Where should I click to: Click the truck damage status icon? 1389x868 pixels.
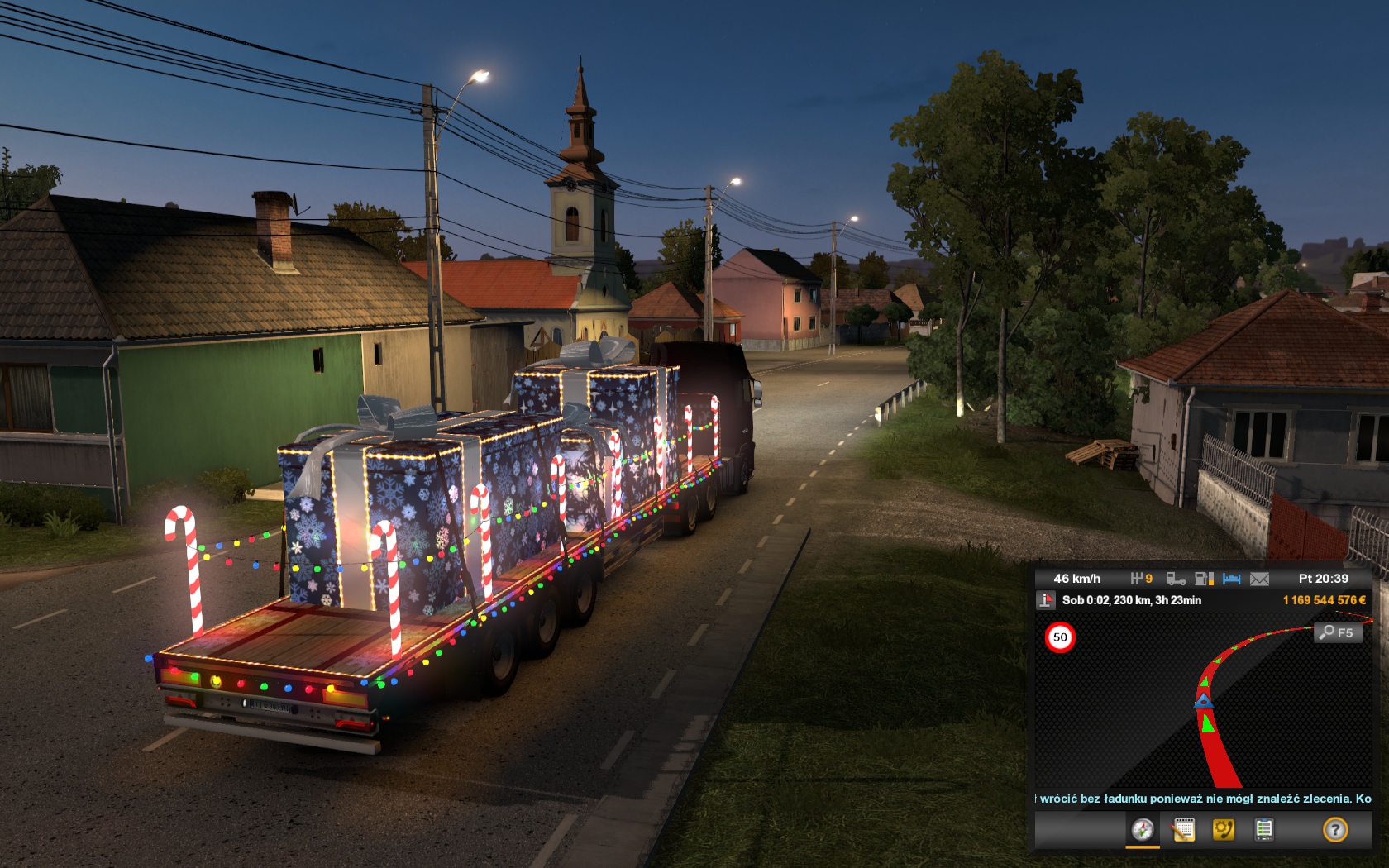pos(1176,579)
